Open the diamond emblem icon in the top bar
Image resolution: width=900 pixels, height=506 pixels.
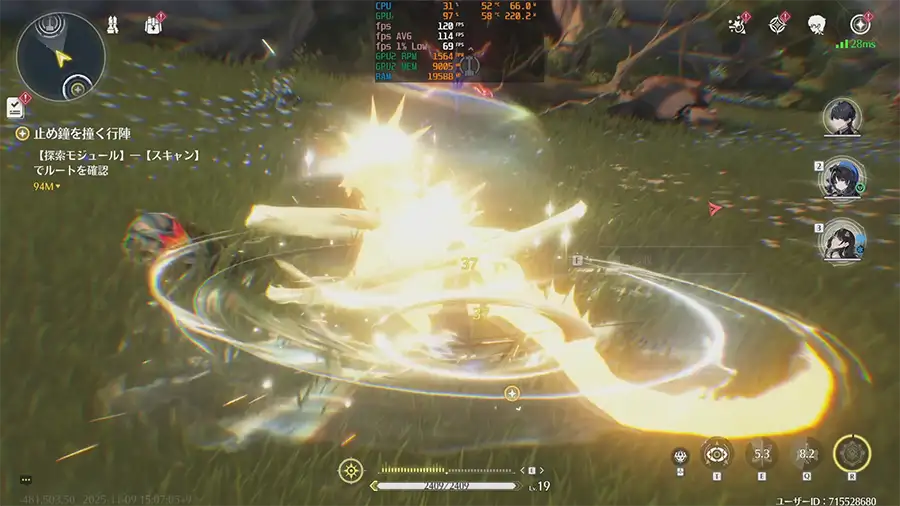779,24
